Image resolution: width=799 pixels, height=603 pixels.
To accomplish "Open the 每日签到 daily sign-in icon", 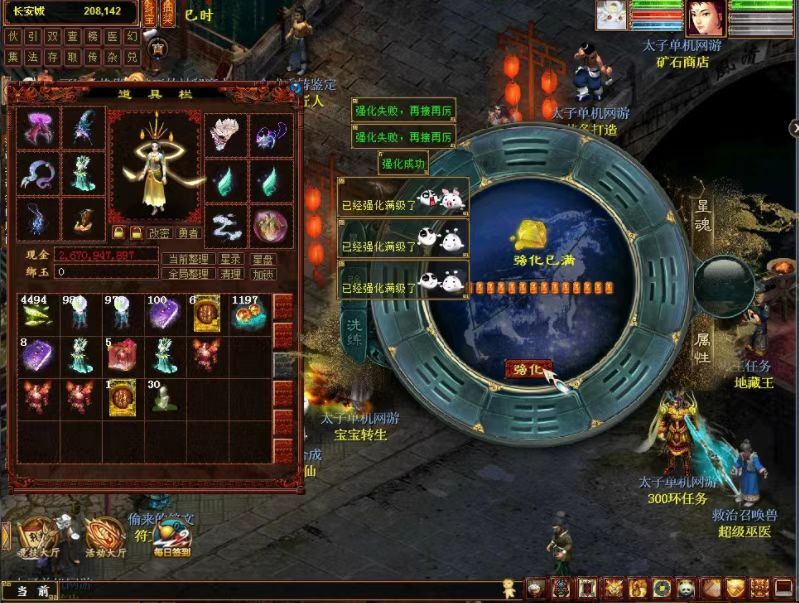I will click(x=172, y=538).
